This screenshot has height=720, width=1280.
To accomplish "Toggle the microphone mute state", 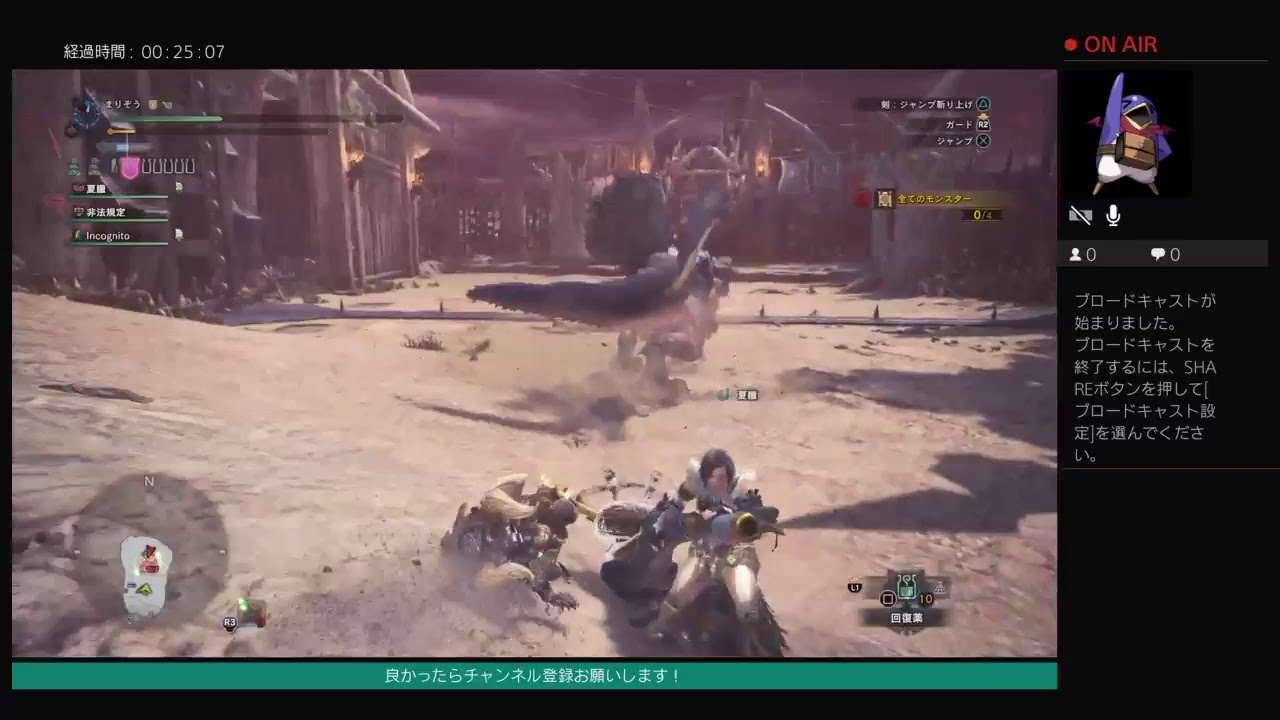I will click(1112, 214).
